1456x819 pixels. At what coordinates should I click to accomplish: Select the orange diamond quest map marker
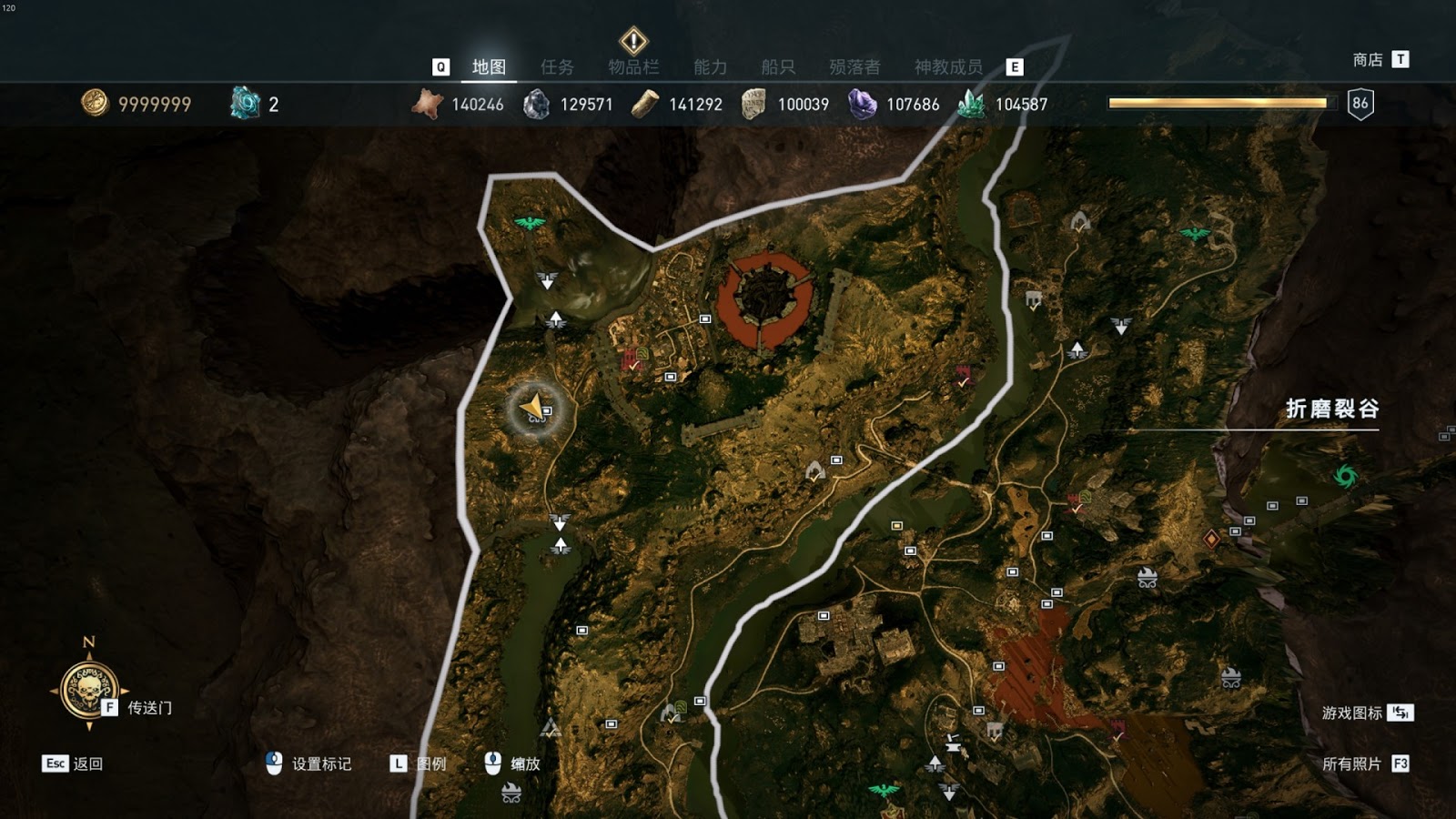(x=1211, y=539)
